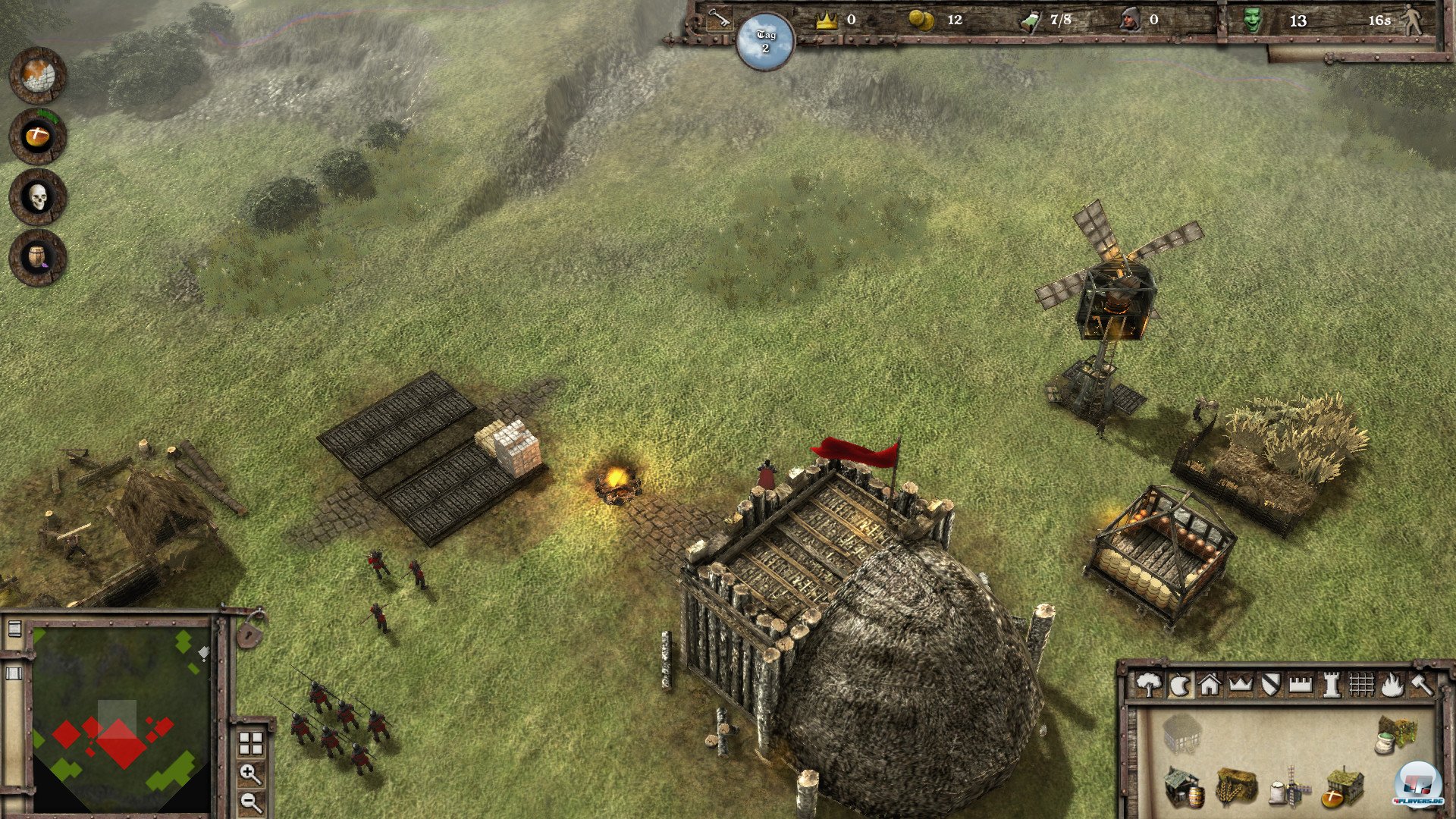Choose the windmill with flour sack building

[x=1289, y=790]
